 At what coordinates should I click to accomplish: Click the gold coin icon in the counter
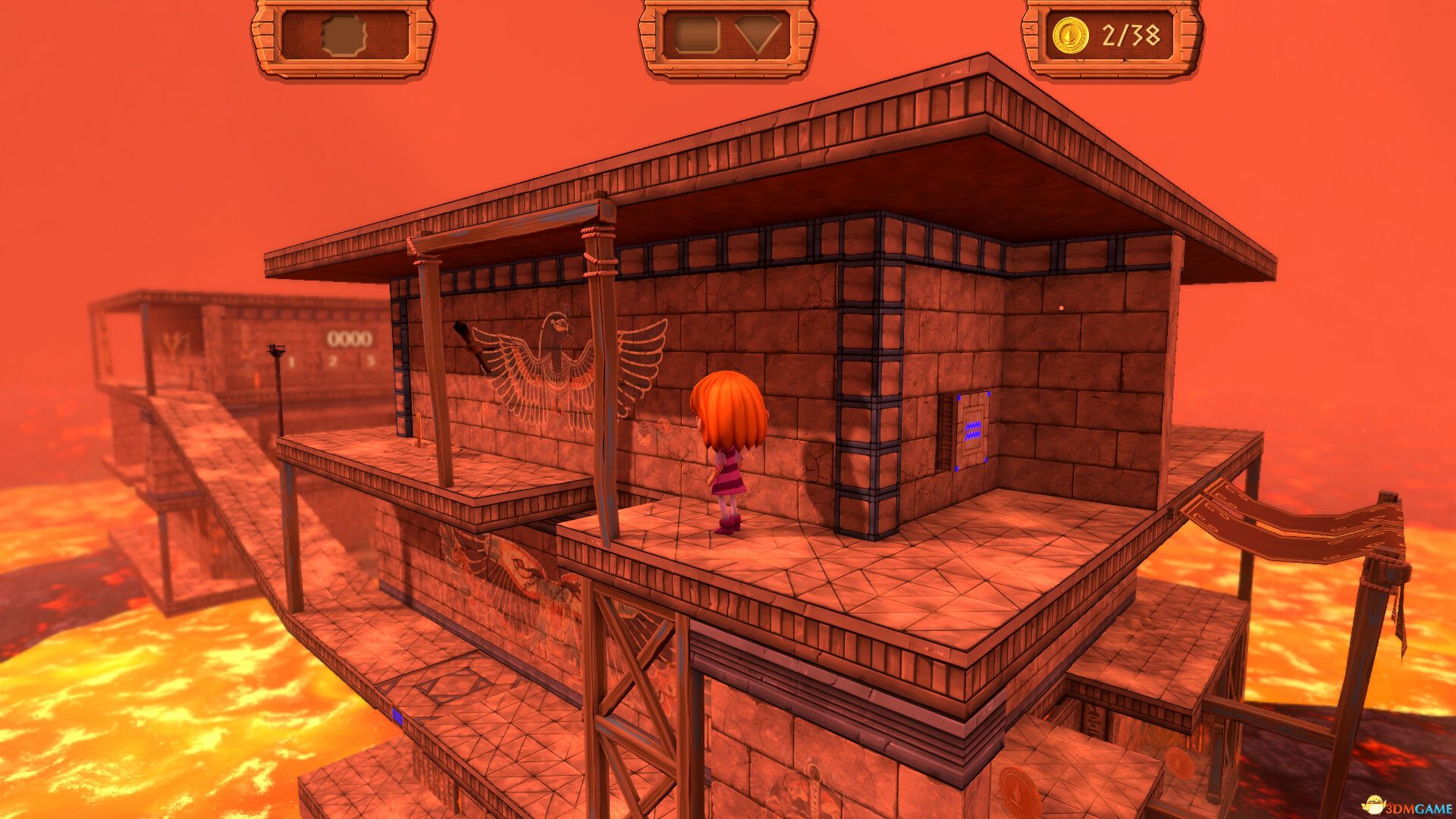pyautogui.click(x=1073, y=33)
